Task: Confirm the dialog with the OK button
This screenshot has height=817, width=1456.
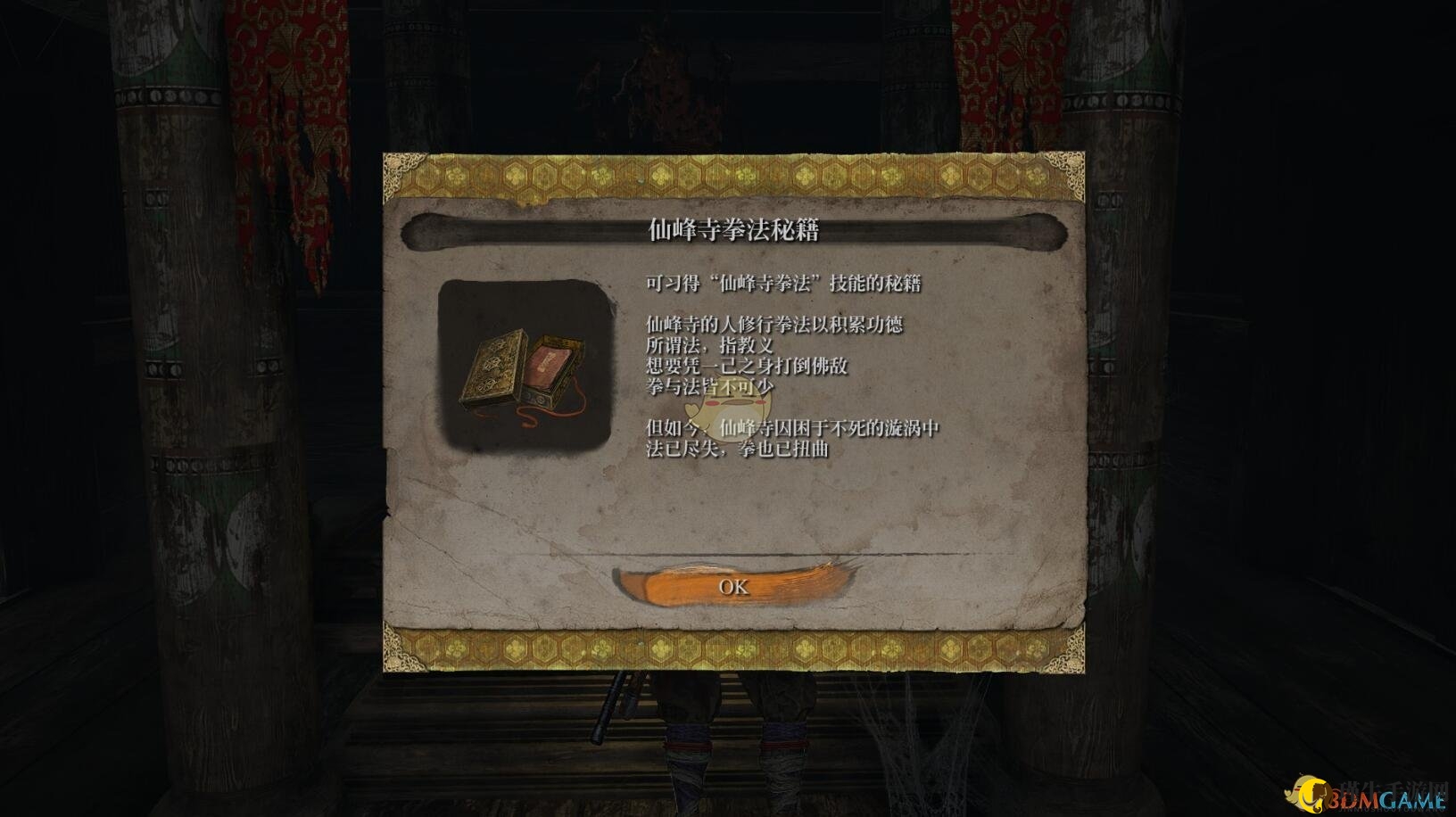Action: click(733, 586)
